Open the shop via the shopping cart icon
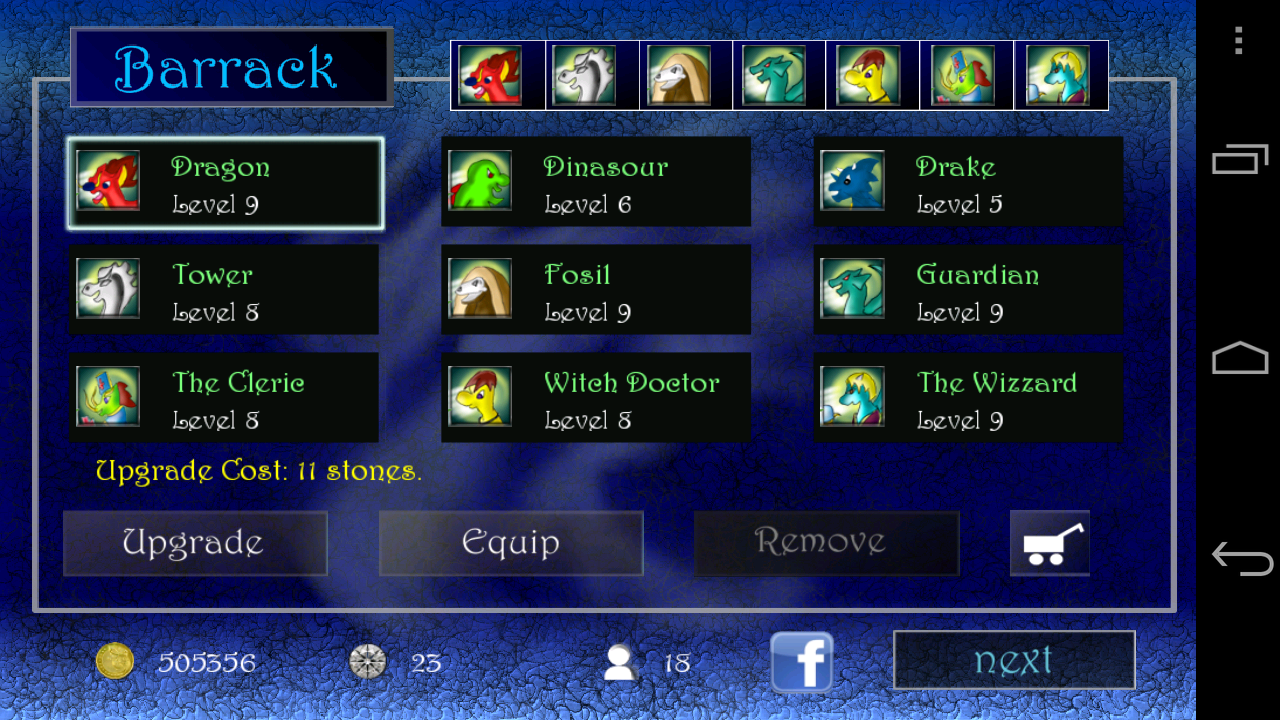Image resolution: width=1280 pixels, height=720 pixels. [1049, 543]
